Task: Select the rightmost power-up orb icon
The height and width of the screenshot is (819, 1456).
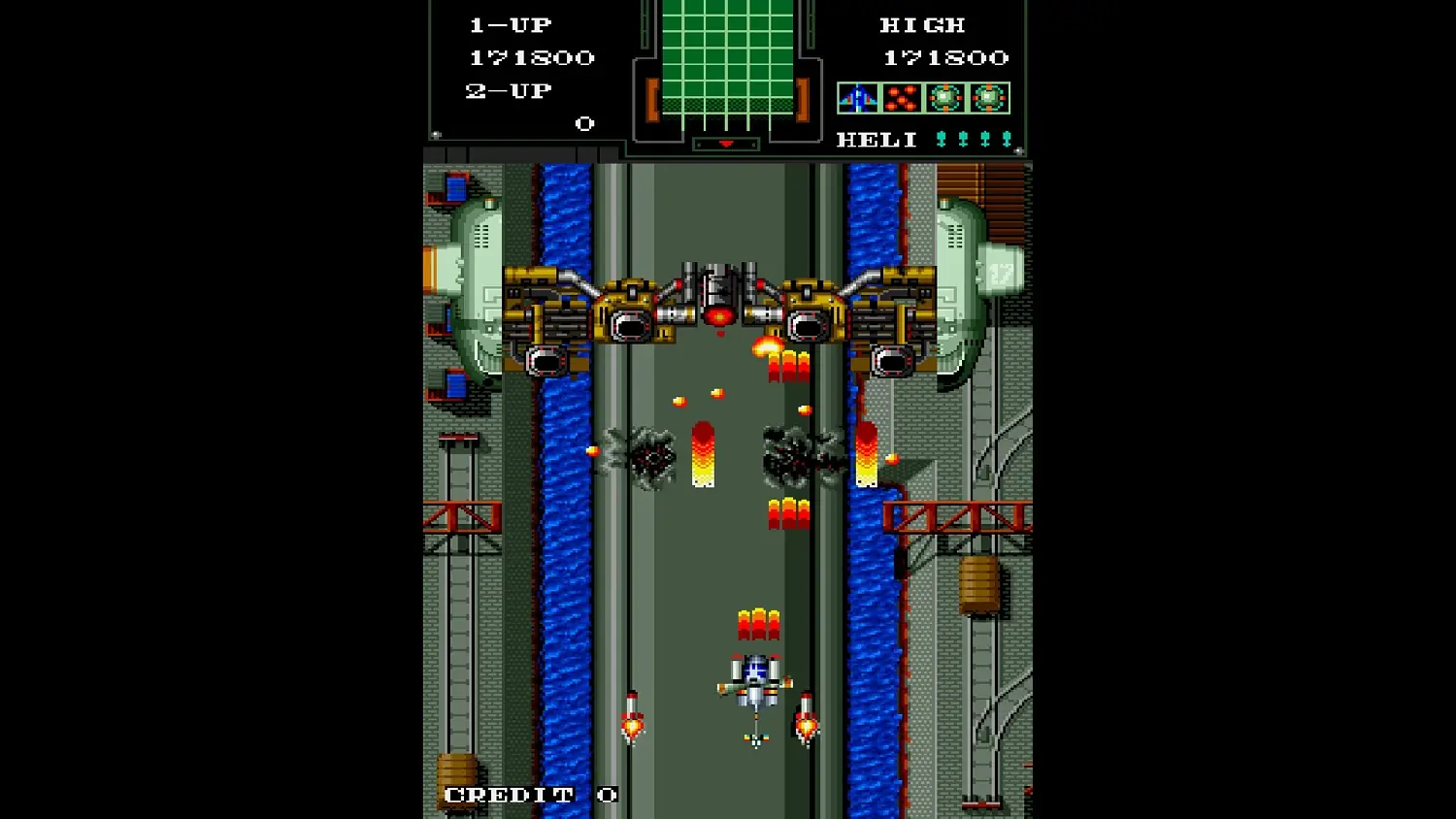Action: (988, 97)
